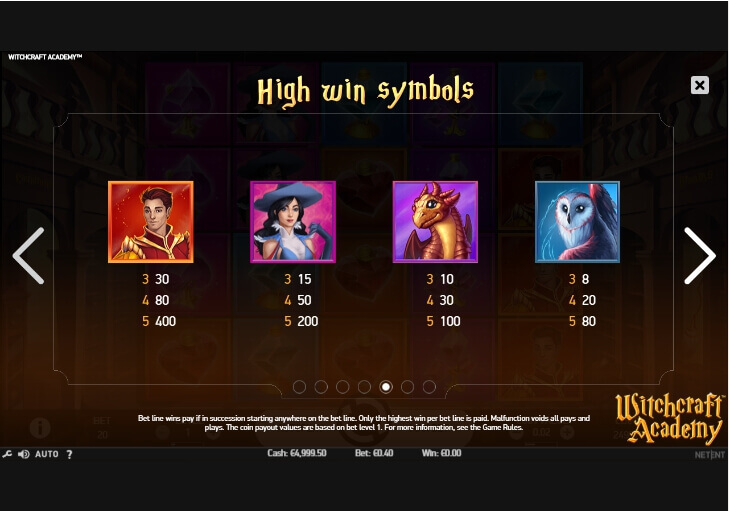Viewport: 729px width, 511px height.
Task: Close the High win symbols paytable
Action: (x=700, y=86)
